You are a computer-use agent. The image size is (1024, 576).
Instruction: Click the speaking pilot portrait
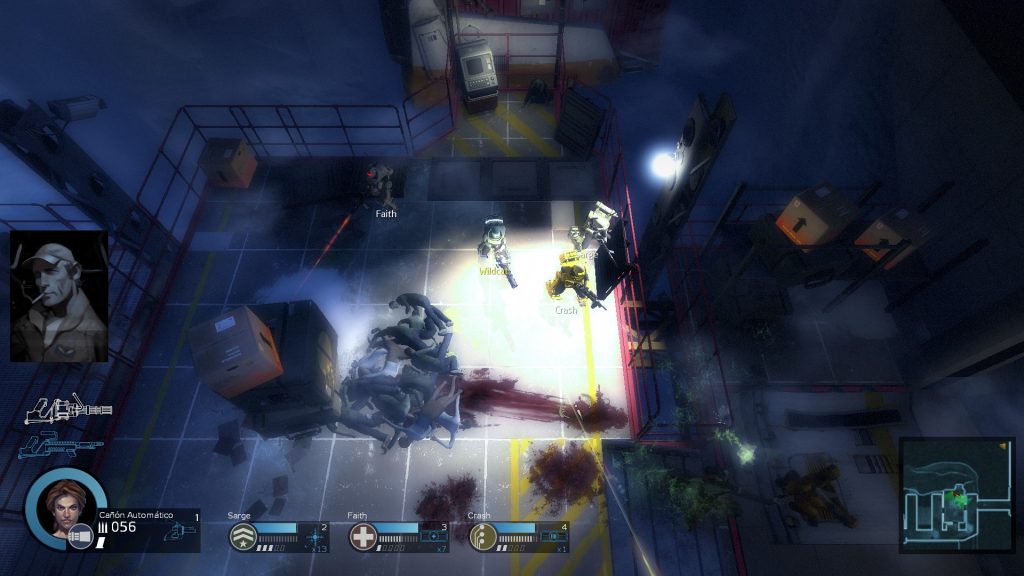click(x=59, y=296)
